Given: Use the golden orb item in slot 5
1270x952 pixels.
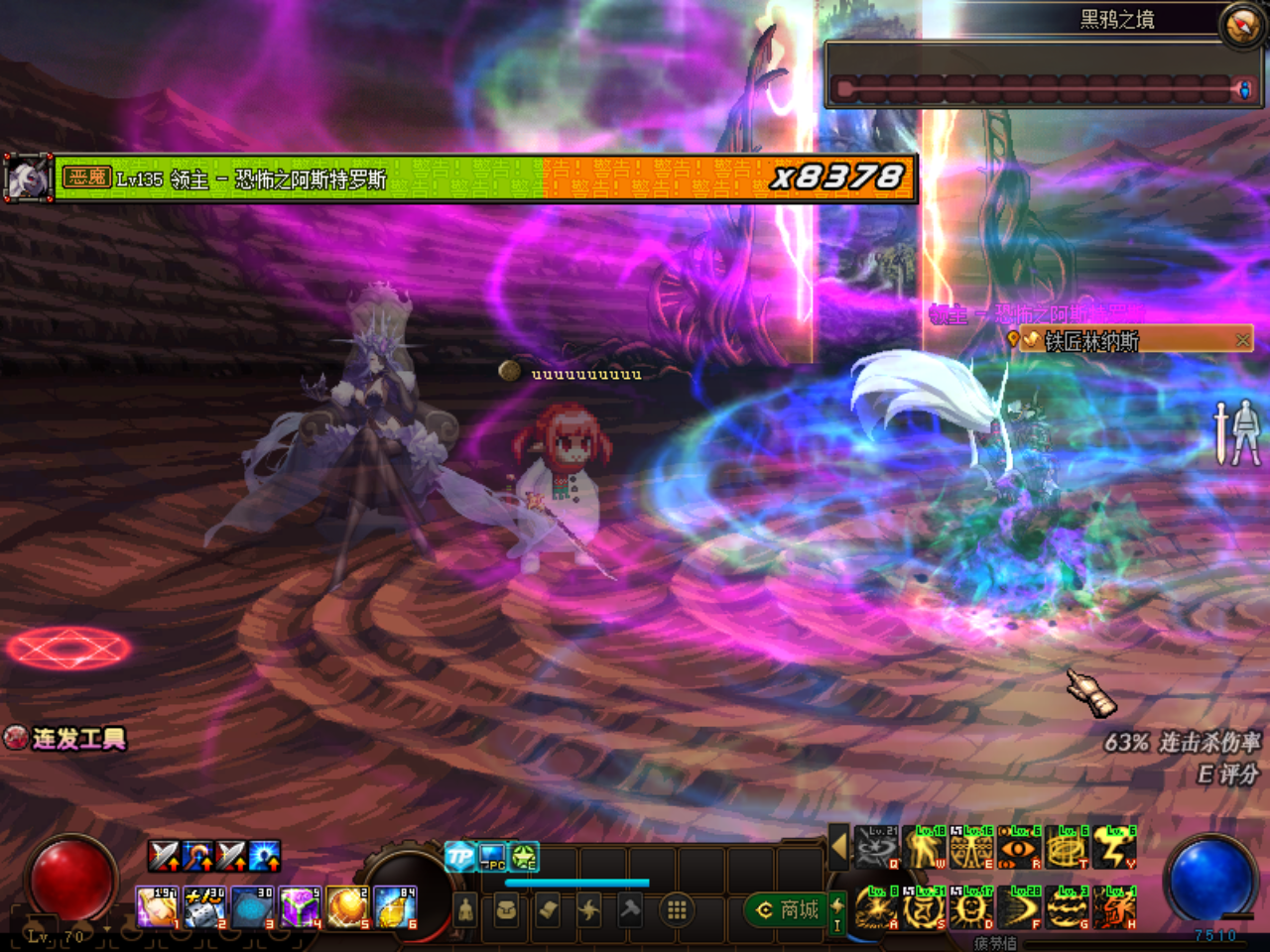Looking at the screenshot, I should pos(347,908).
